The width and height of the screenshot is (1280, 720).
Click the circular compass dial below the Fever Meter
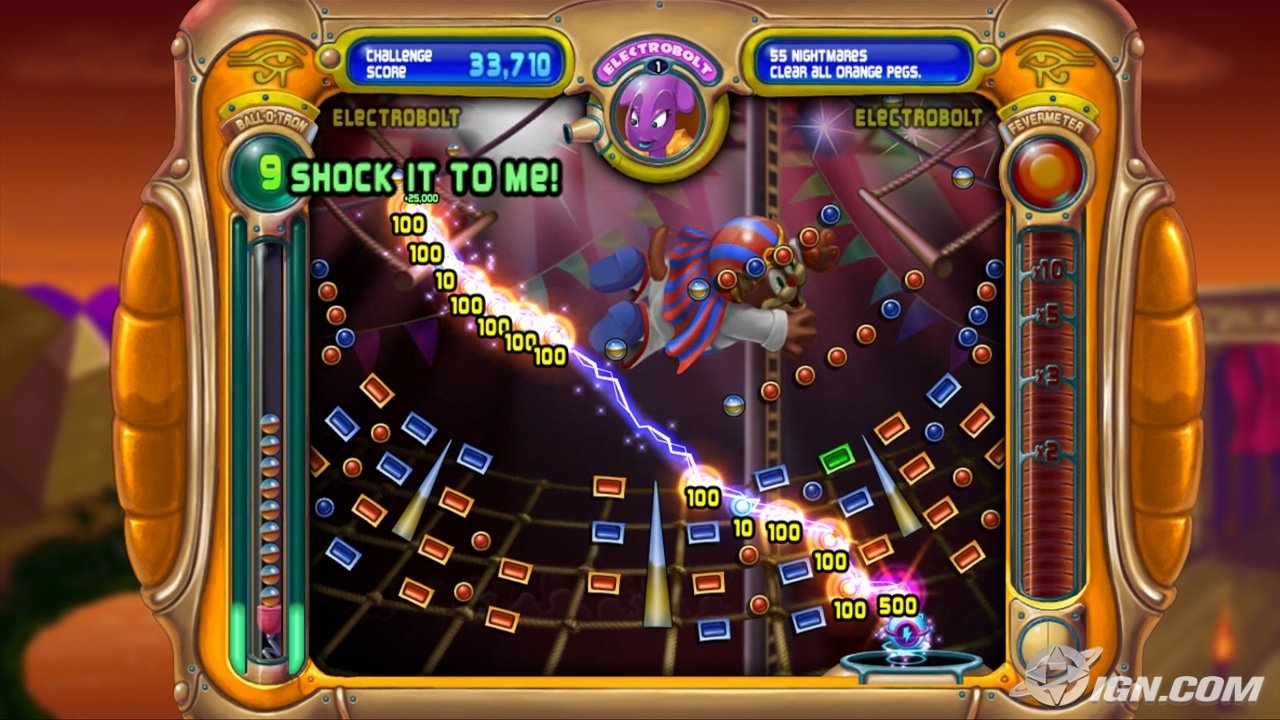[1046, 643]
